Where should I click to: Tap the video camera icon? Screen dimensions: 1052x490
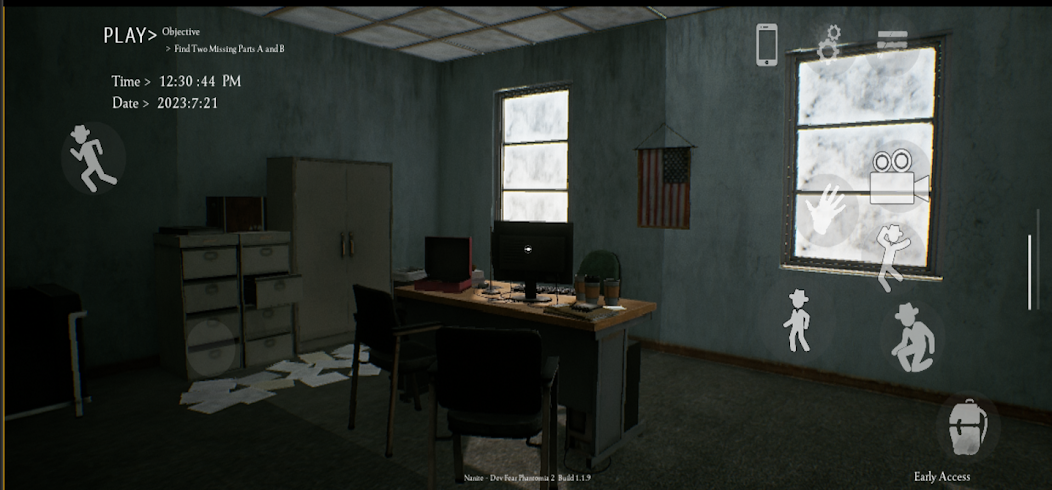[897, 177]
